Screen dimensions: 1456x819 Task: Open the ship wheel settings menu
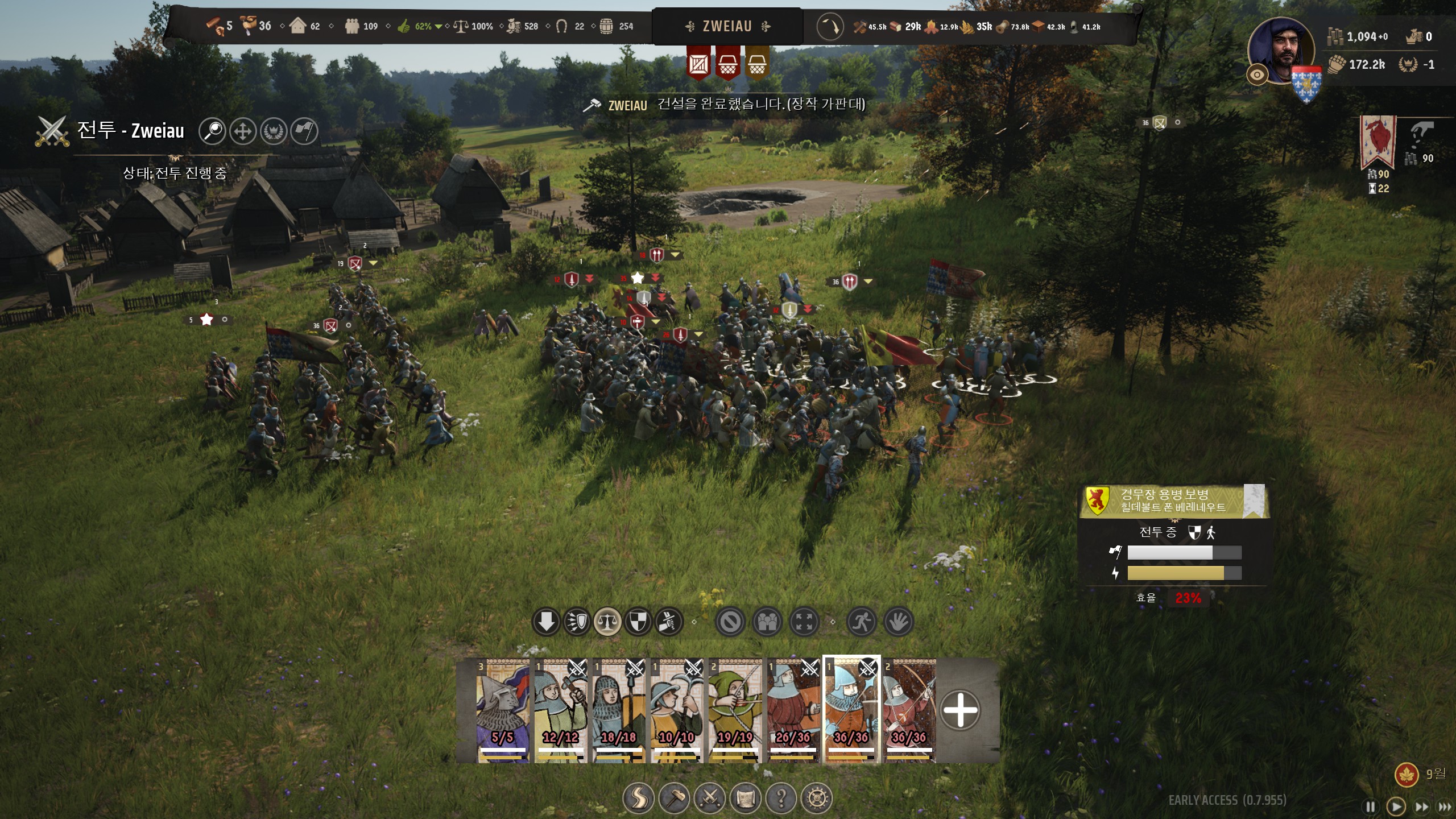click(817, 799)
